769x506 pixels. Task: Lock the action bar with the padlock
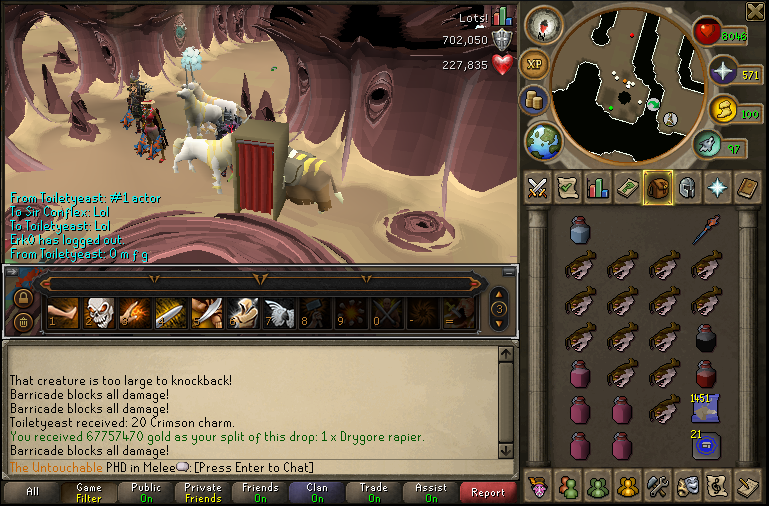[23, 297]
